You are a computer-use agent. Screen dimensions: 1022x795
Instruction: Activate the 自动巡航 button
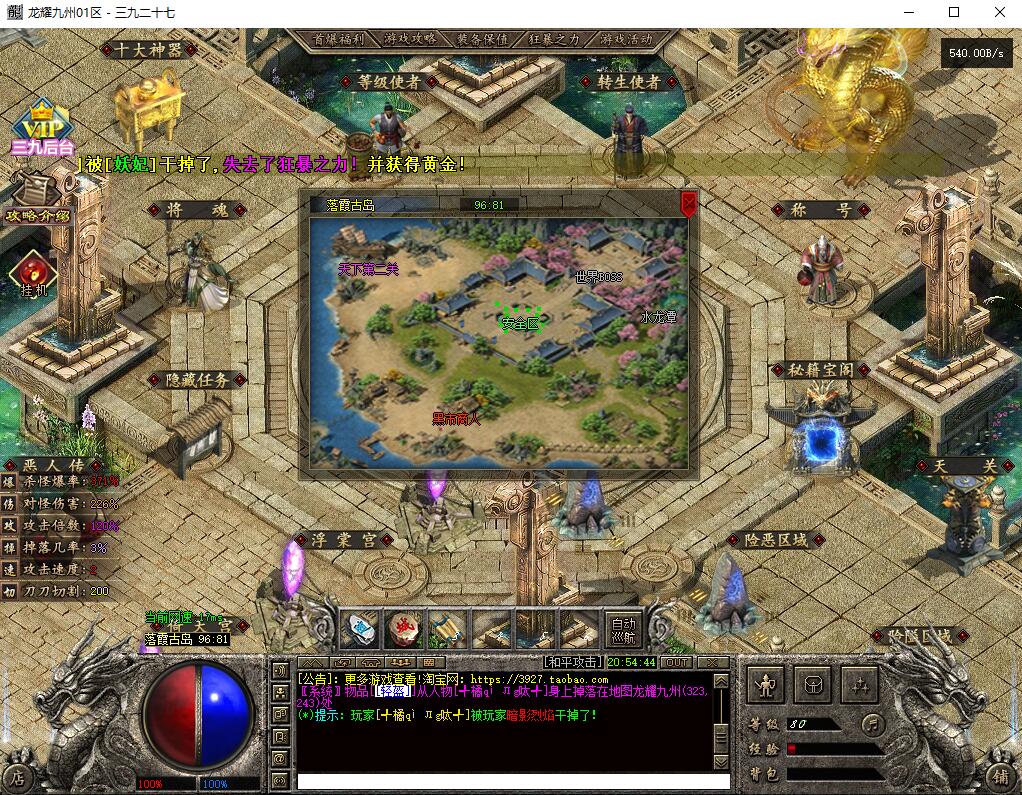pyautogui.click(x=623, y=629)
